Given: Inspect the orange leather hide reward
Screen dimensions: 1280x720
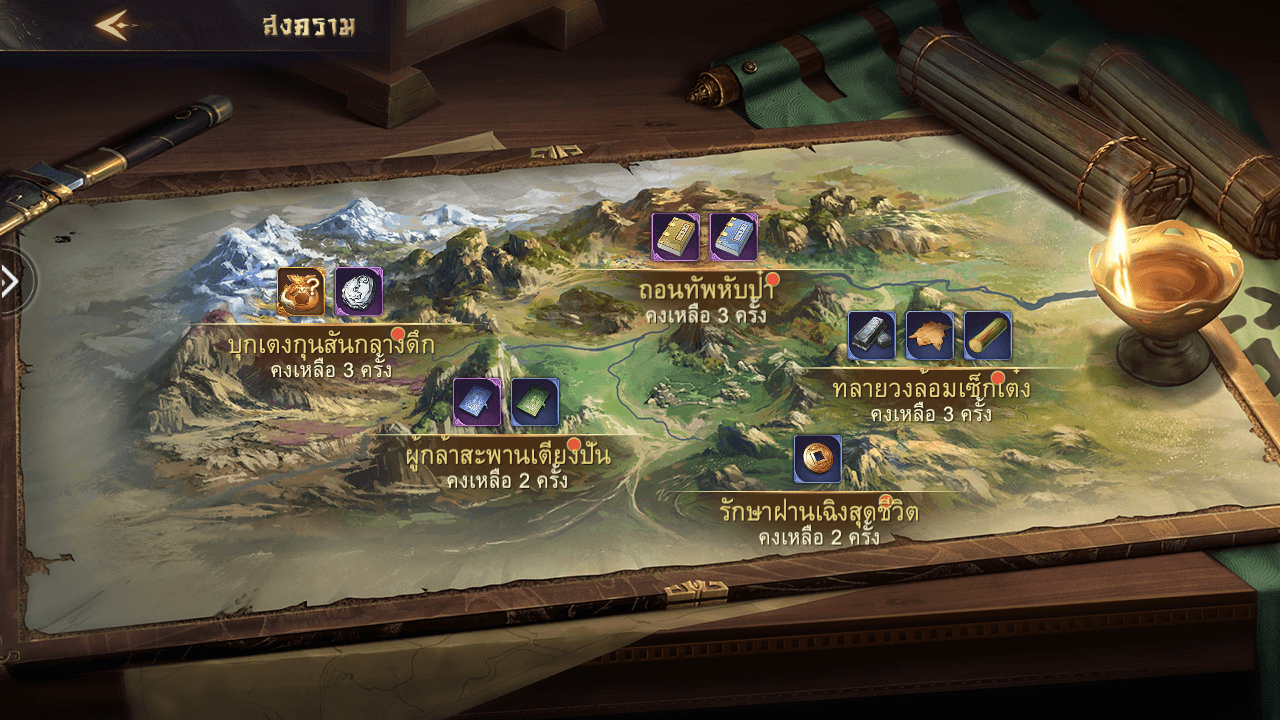Looking at the screenshot, I should 930,336.
